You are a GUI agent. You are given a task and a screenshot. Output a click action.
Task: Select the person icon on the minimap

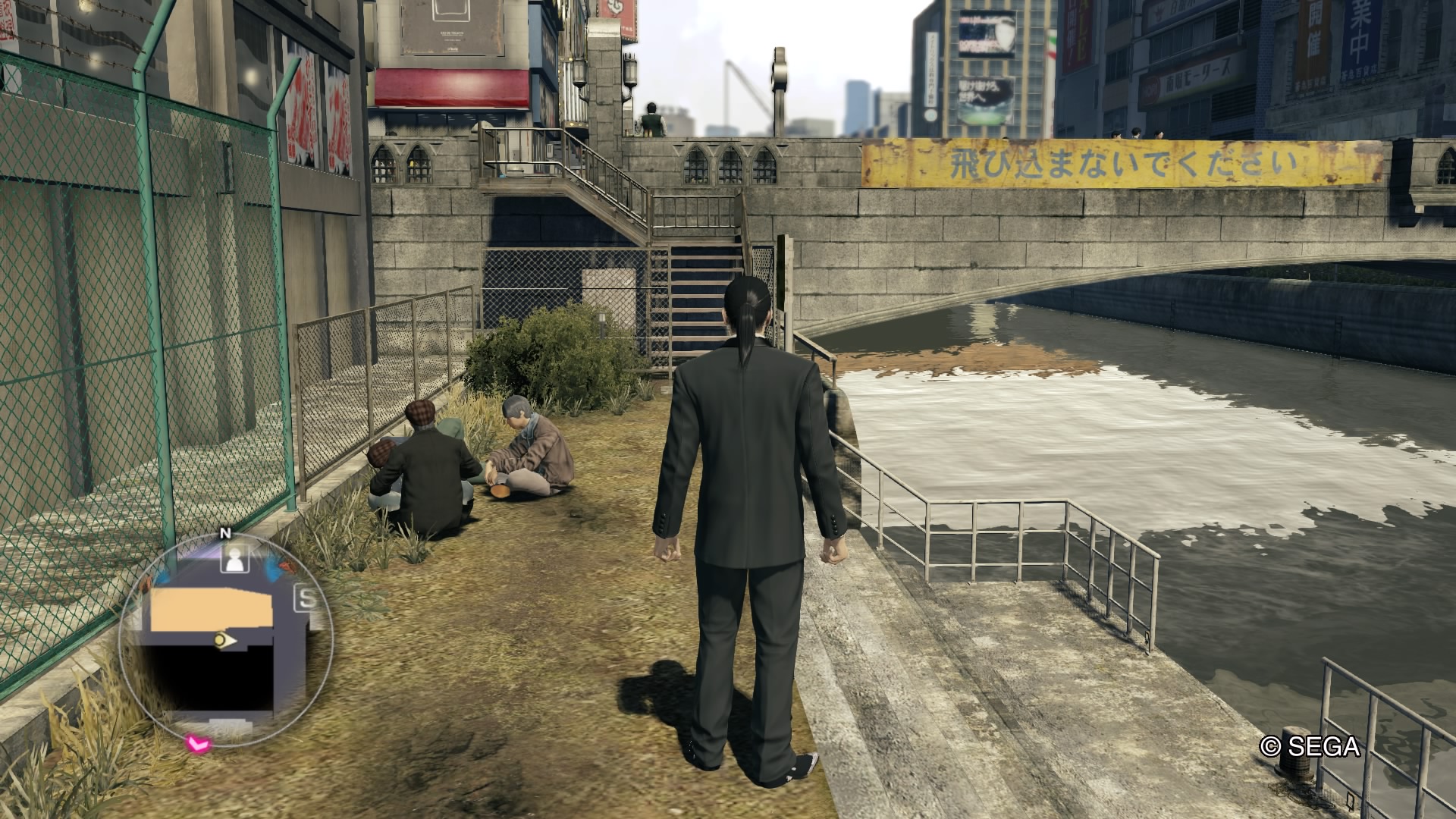tap(235, 560)
